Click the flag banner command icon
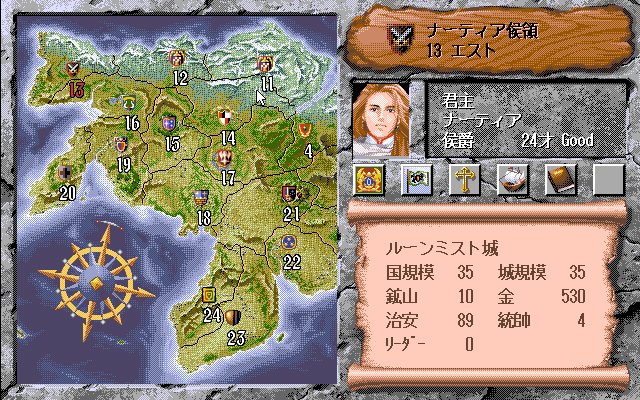Screen dimensions: 640x400 416,179
